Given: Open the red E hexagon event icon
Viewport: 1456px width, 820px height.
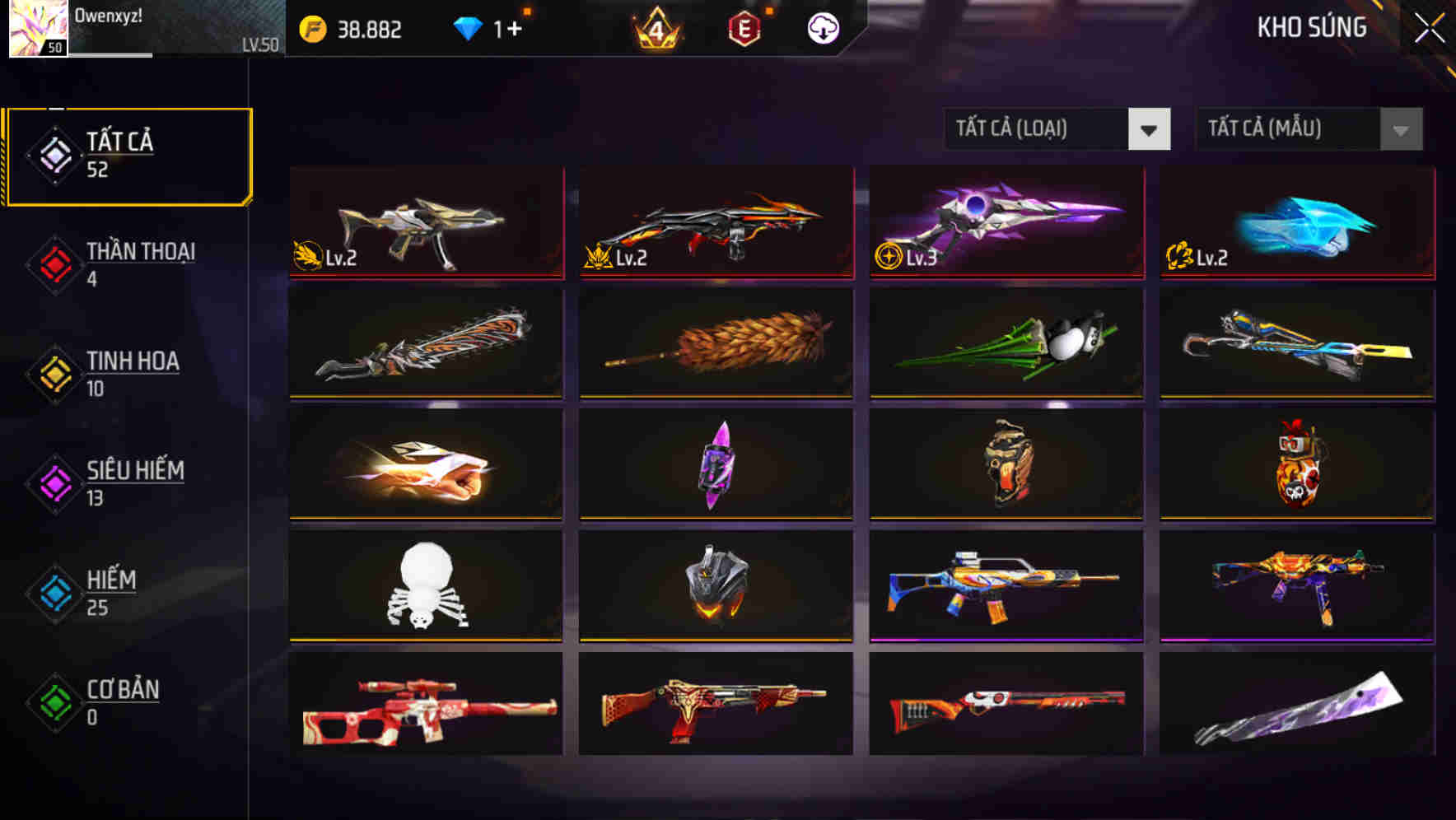Looking at the screenshot, I should 744,27.
